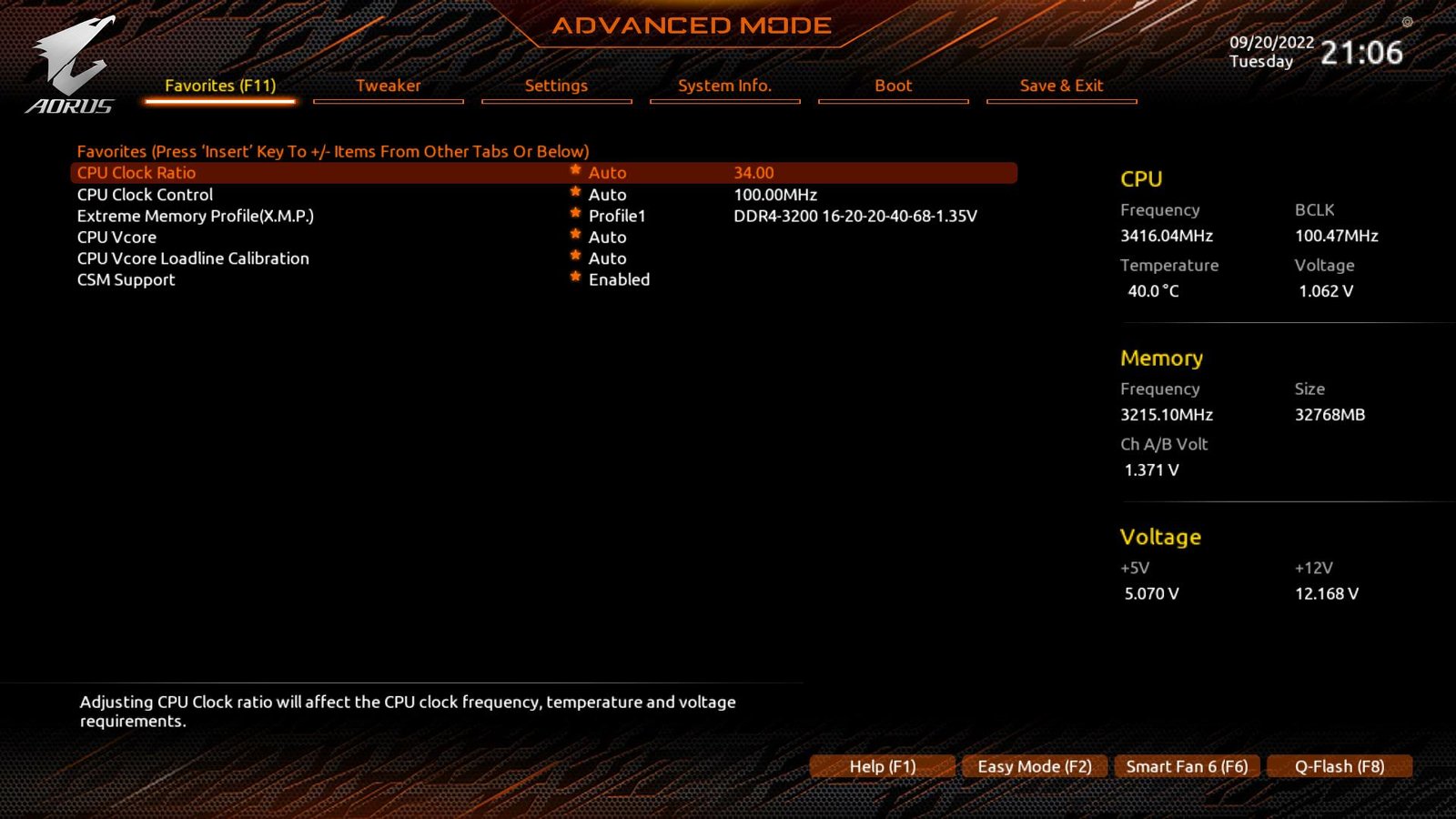This screenshot has width=1456, height=819.
Task: Open the CPU Clock Control options
Action: pyautogui.click(x=607, y=194)
